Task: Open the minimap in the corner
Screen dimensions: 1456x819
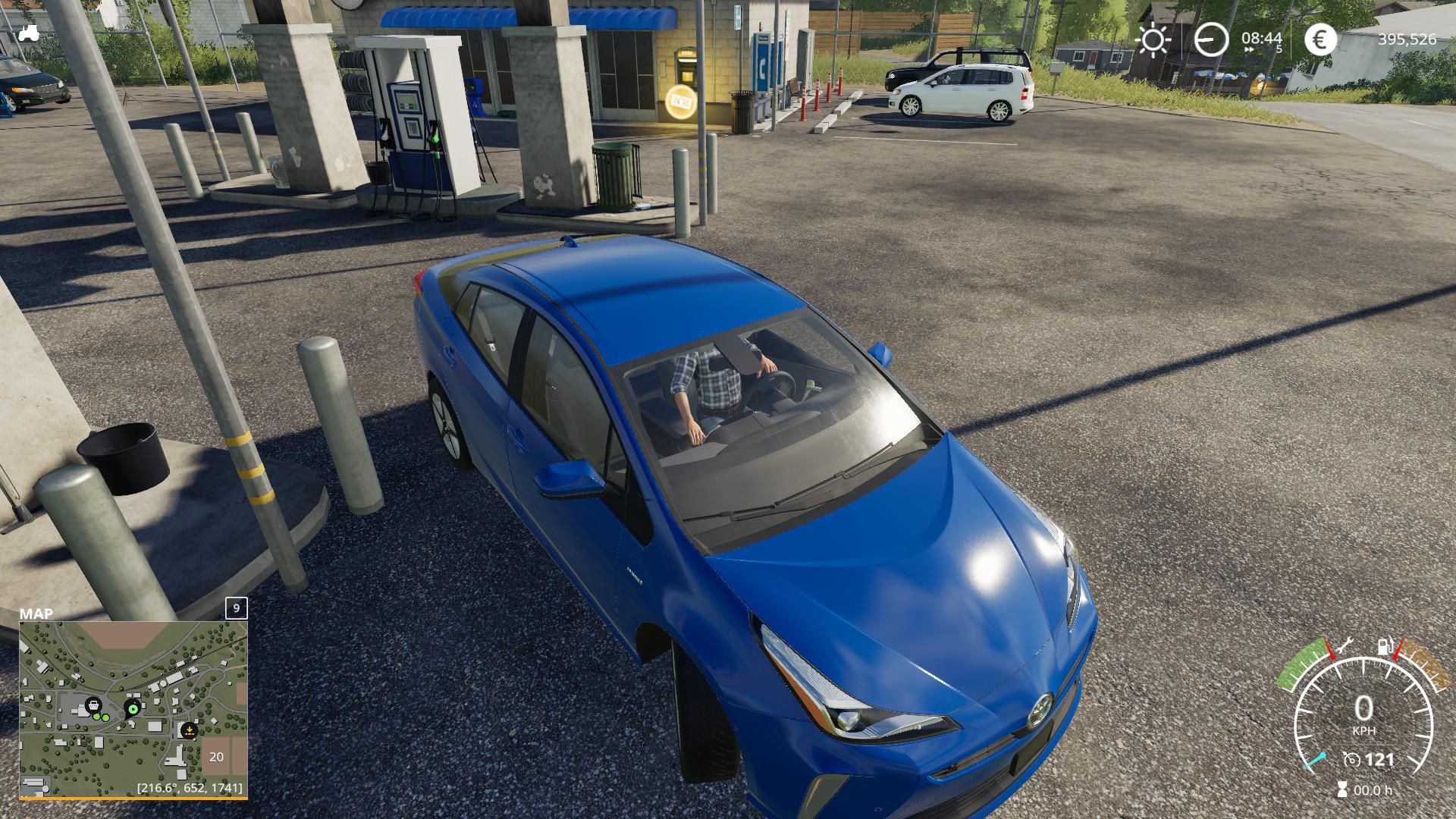Action: pyautogui.click(x=133, y=709)
